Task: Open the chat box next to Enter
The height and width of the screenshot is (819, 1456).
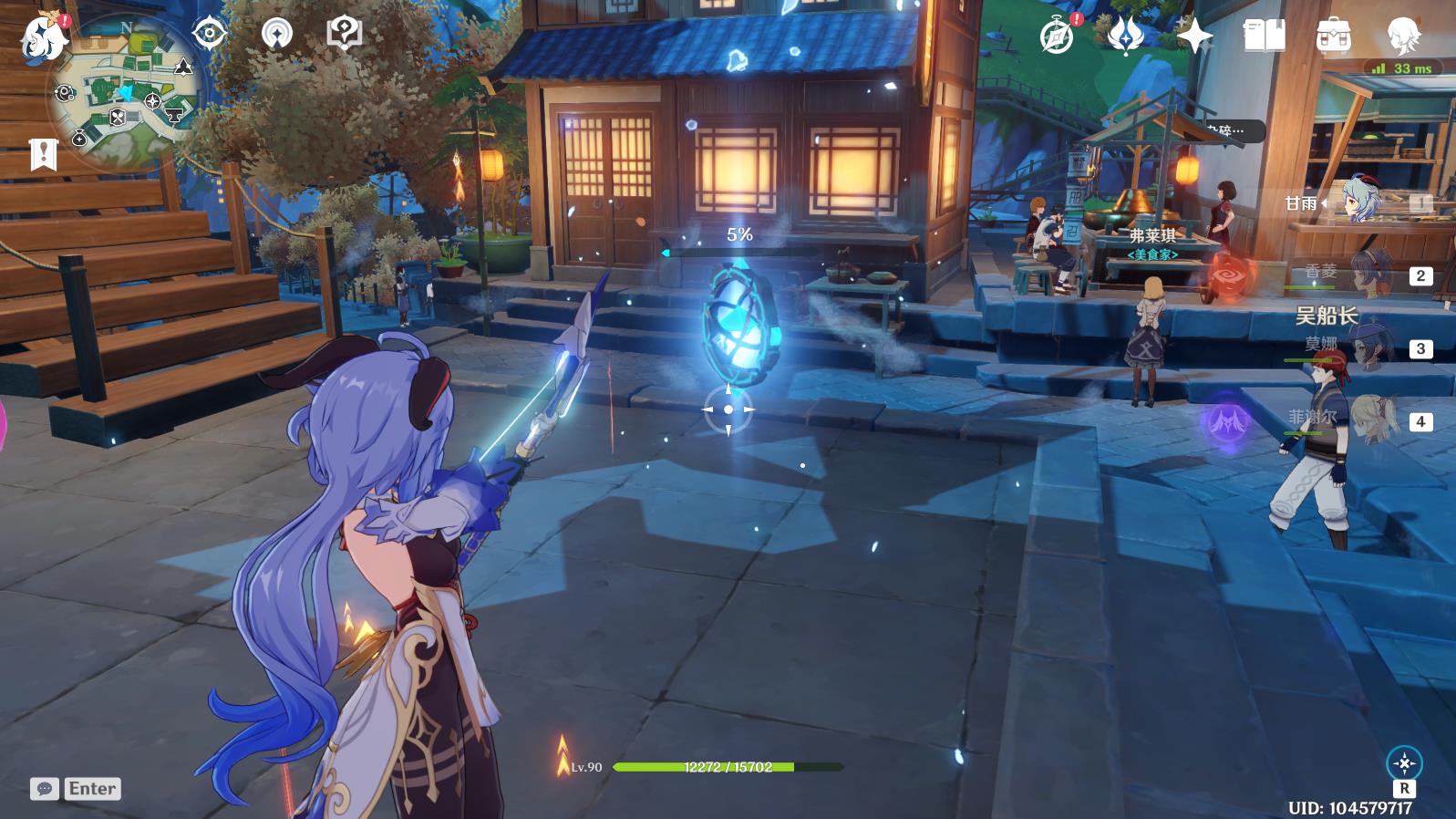Action: point(45,789)
